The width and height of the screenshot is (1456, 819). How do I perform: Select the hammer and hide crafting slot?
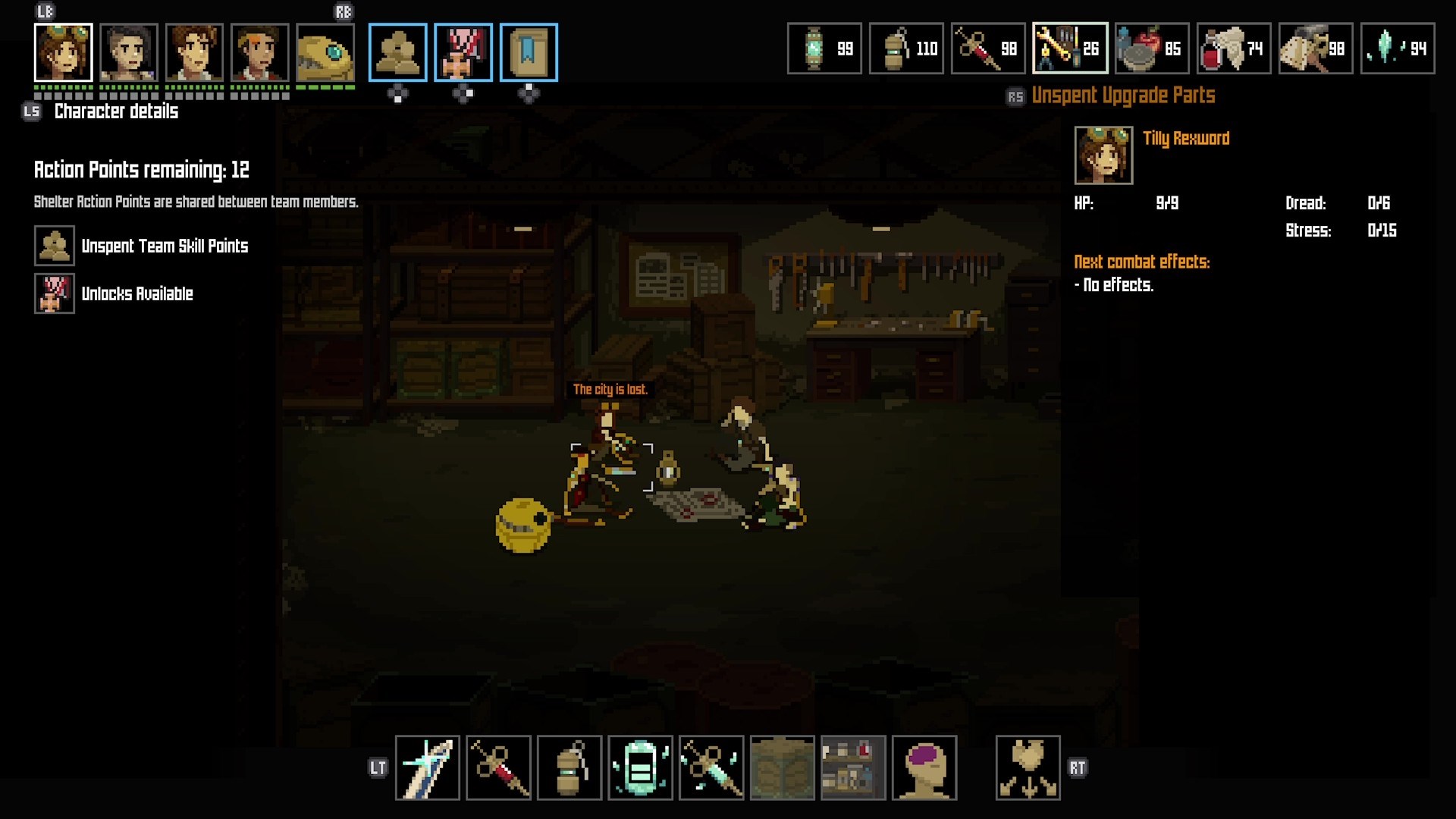[x=1316, y=49]
